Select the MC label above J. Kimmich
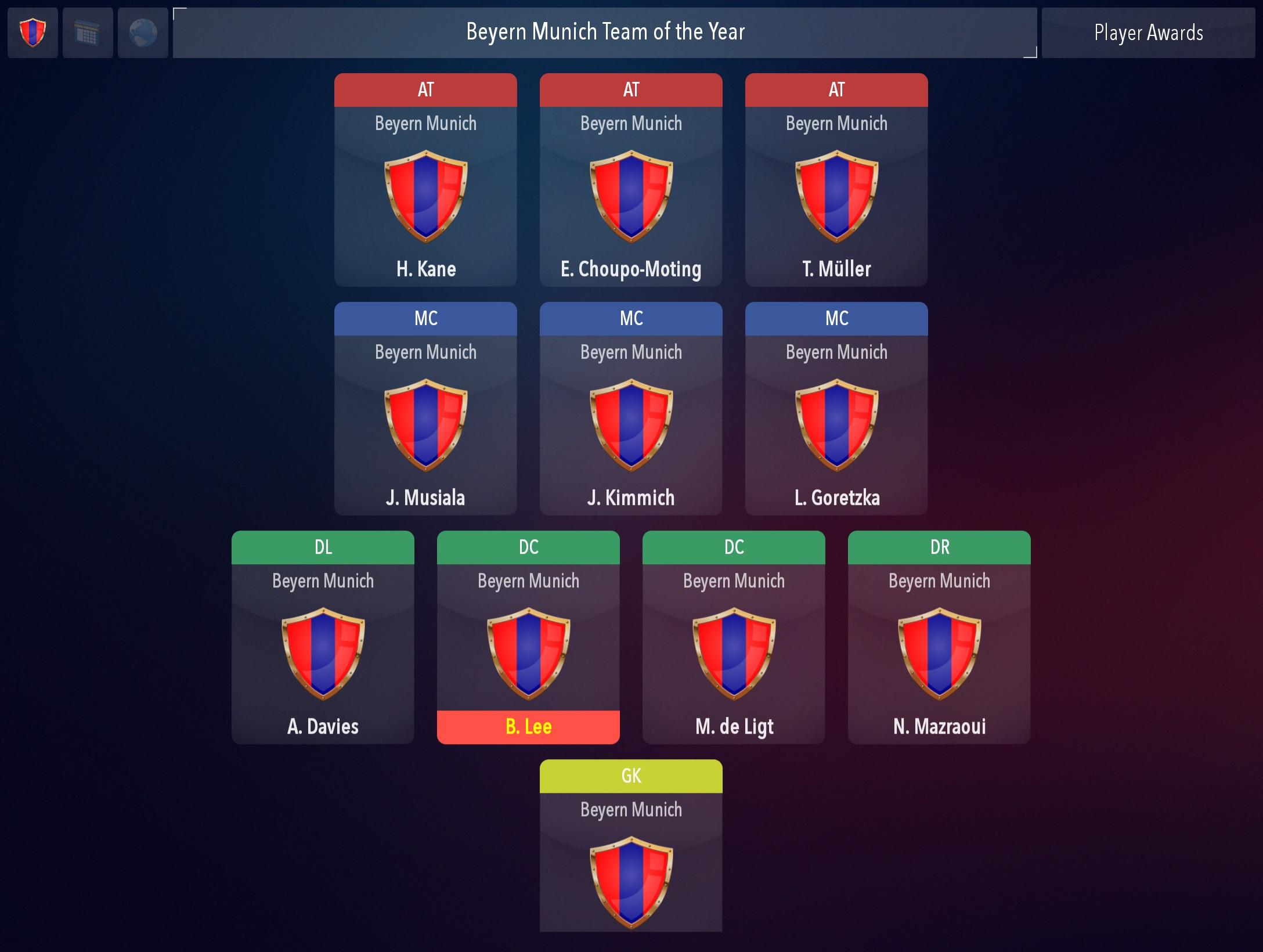The image size is (1263, 952). pos(631,318)
